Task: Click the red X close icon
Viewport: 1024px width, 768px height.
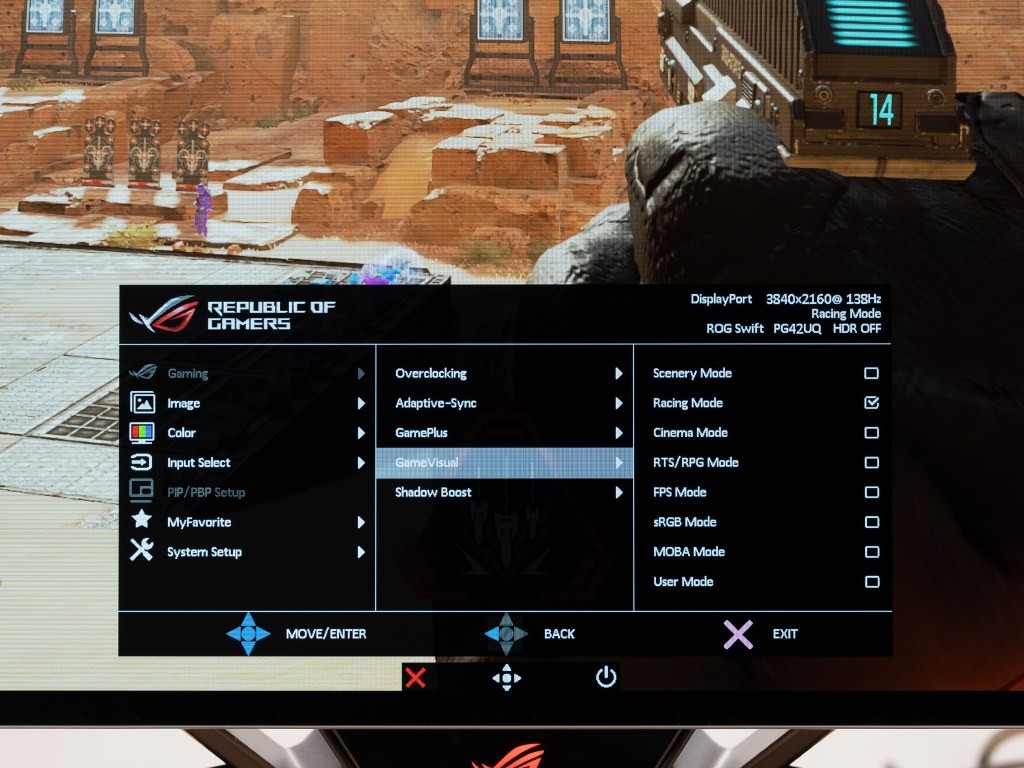Action: (416, 678)
